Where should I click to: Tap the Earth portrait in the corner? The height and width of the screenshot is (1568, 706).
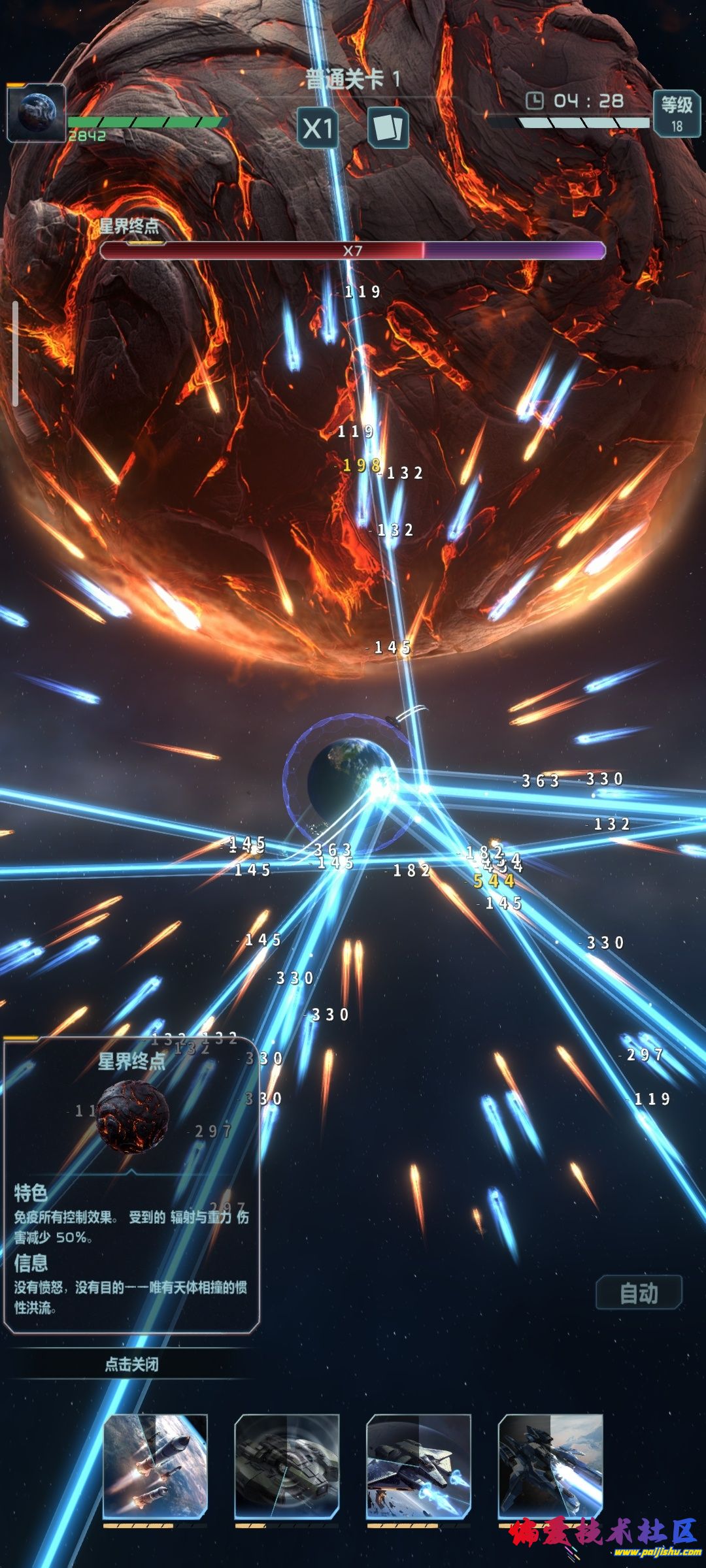[x=36, y=112]
